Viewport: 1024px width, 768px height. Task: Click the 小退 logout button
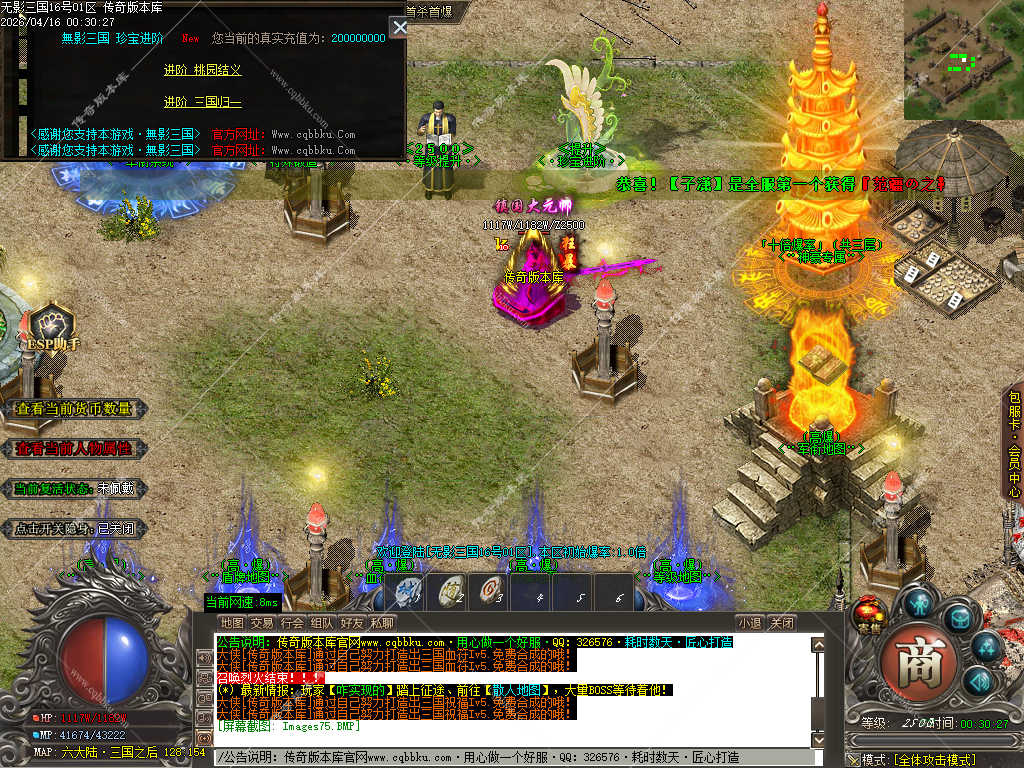click(x=750, y=623)
